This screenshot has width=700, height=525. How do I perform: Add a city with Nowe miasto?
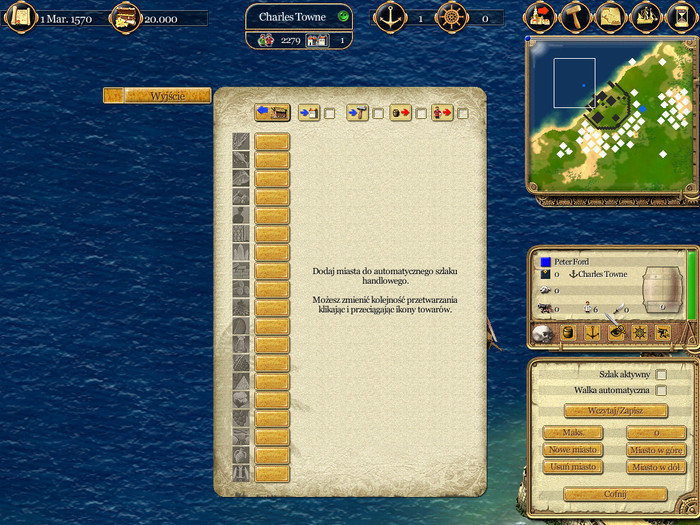pos(572,450)
